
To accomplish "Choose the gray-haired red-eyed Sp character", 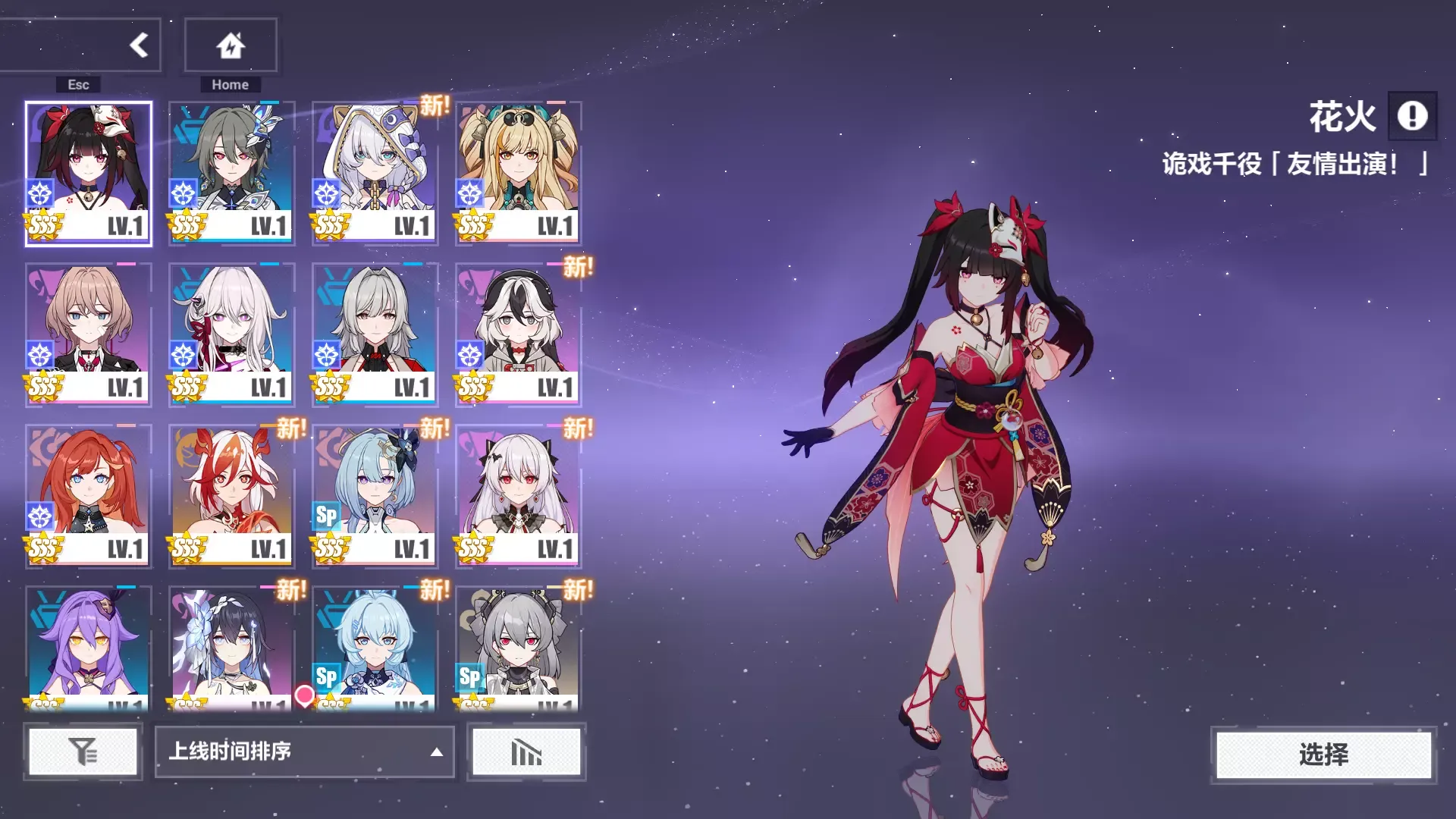I will coord(518,648).
